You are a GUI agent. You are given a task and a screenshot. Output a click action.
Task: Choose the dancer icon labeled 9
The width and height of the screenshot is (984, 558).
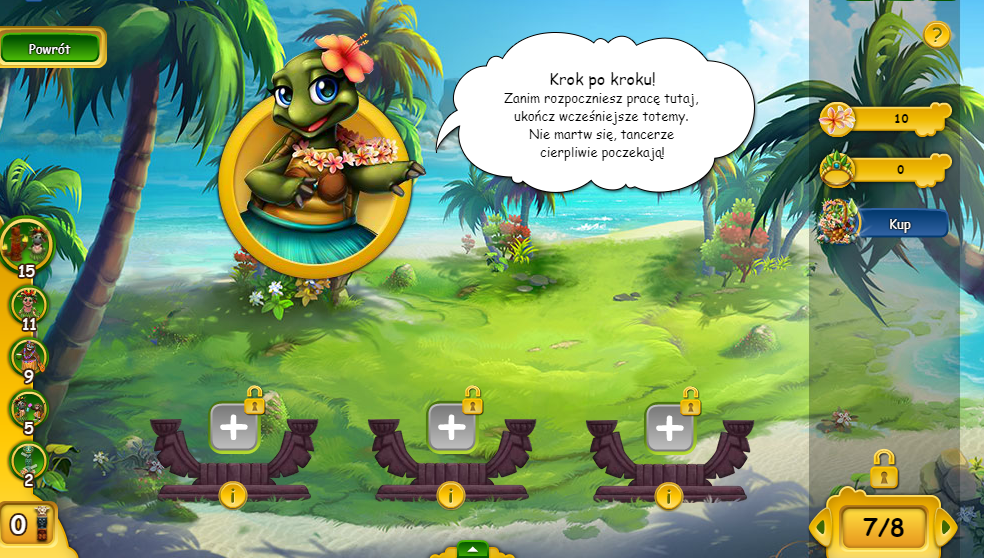[x=27, y=356]
